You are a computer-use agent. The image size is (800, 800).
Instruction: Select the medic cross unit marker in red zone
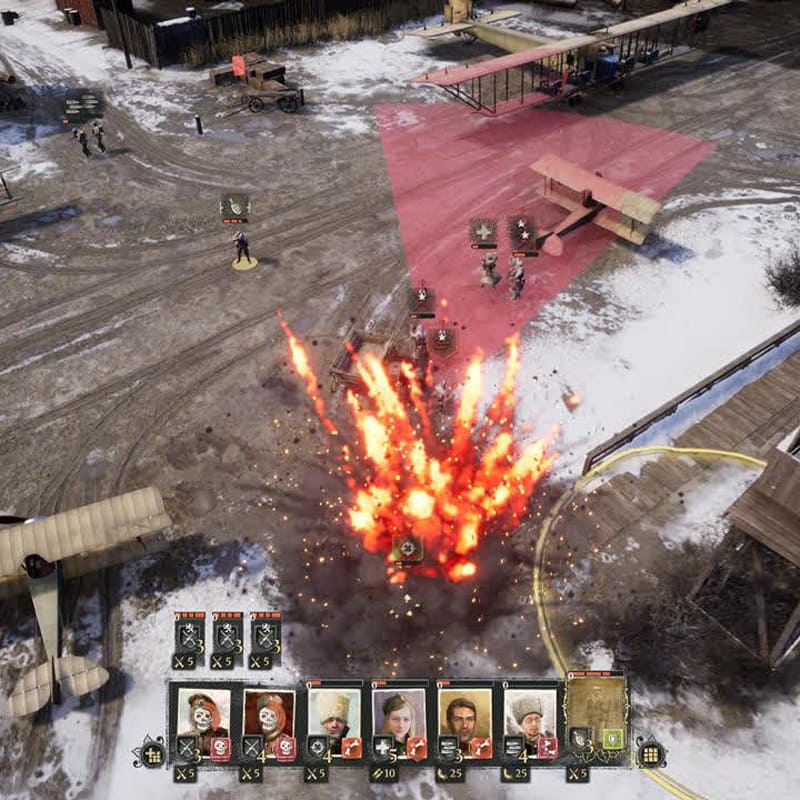484,231
